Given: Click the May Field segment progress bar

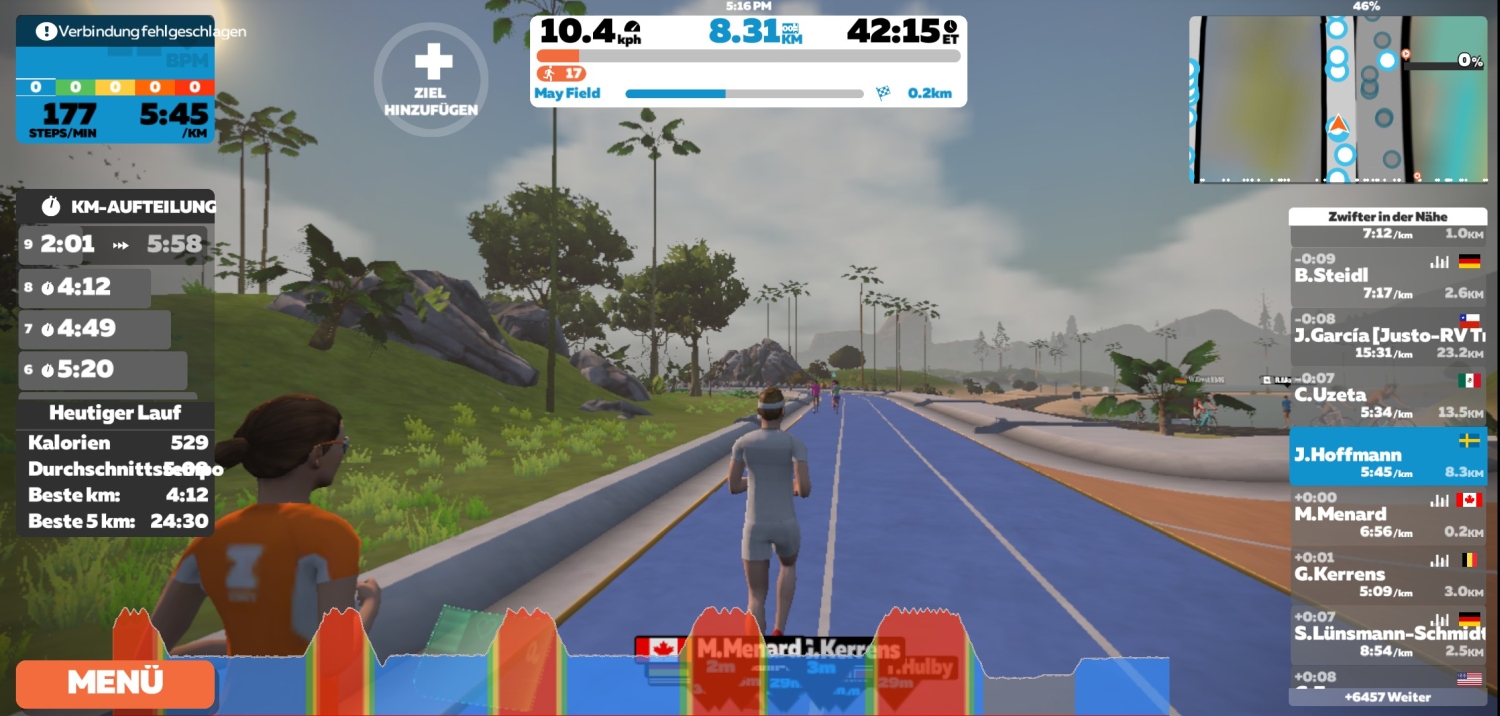Looking at the screenshot, I should click(744, 94).
